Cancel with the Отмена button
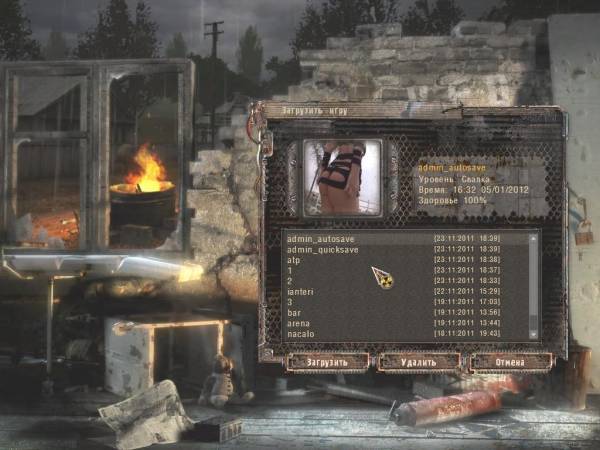The width and height of the screenshot is (600, 450). point(511,361)
